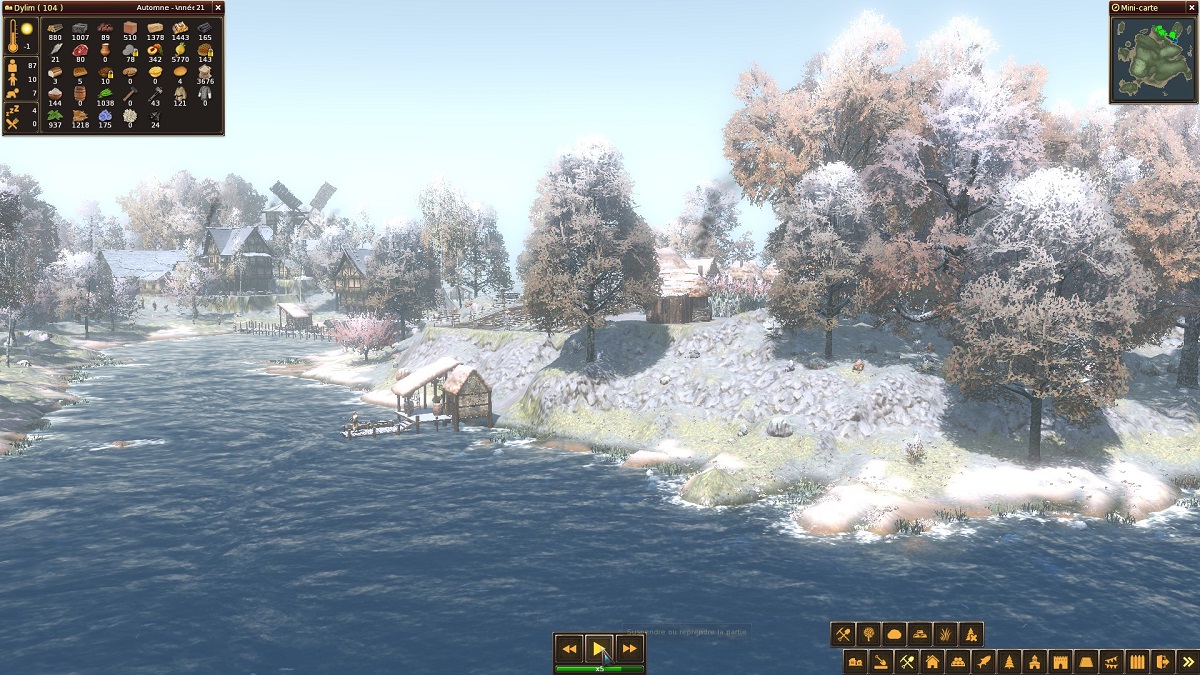Activate the tree with cross removal tool

pos(971,634)
